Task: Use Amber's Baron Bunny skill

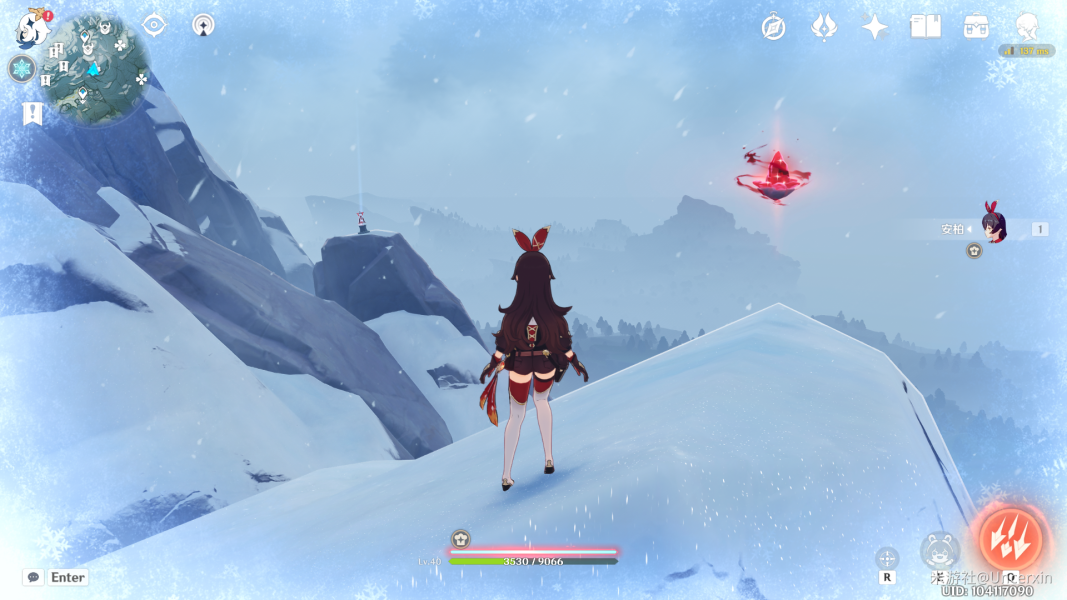Action: pyautogui.click(x=940, y=551)
